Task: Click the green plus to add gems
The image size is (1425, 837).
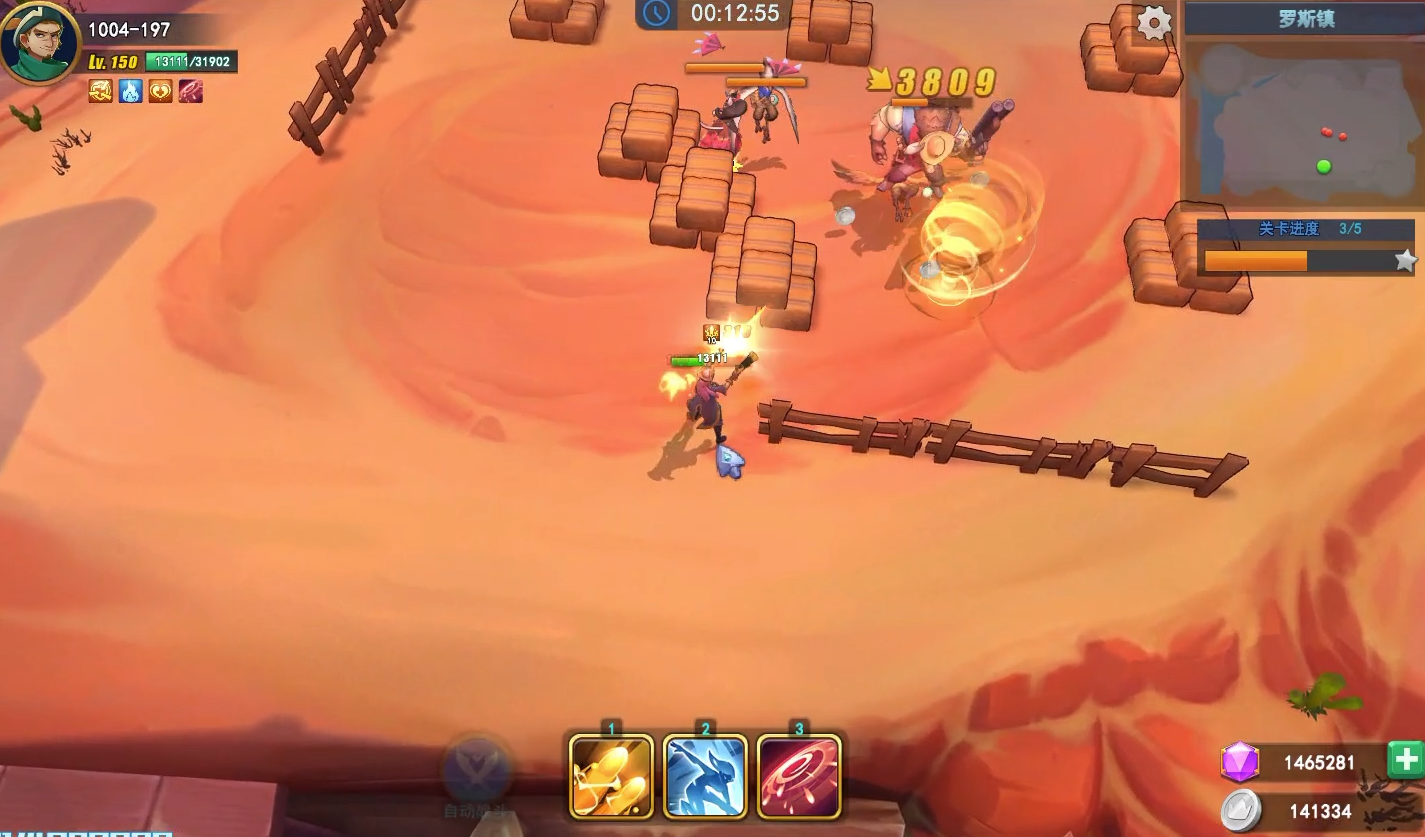Action: click(1406, 761)
